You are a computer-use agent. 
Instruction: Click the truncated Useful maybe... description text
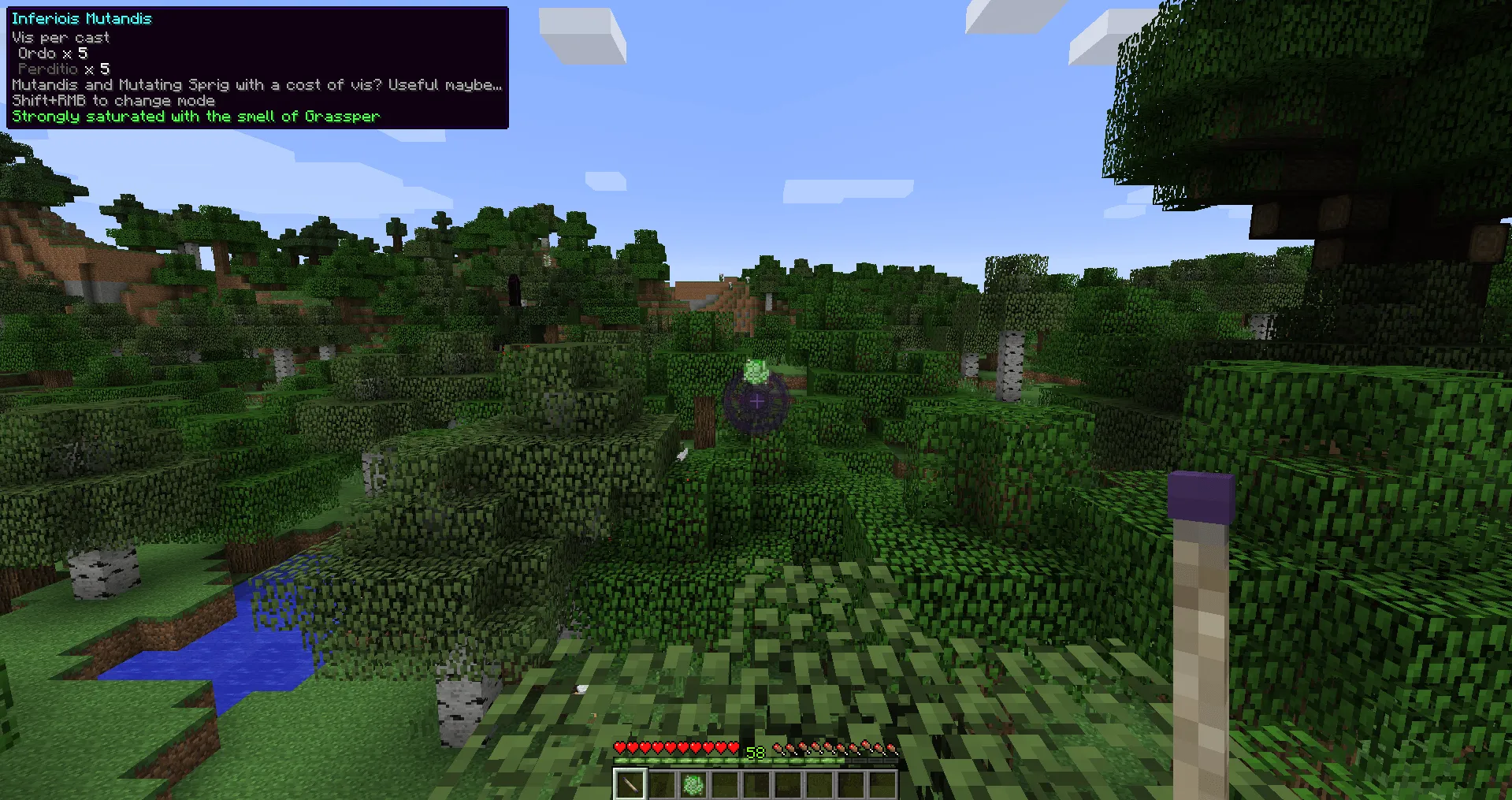click(x=445, y=84)
